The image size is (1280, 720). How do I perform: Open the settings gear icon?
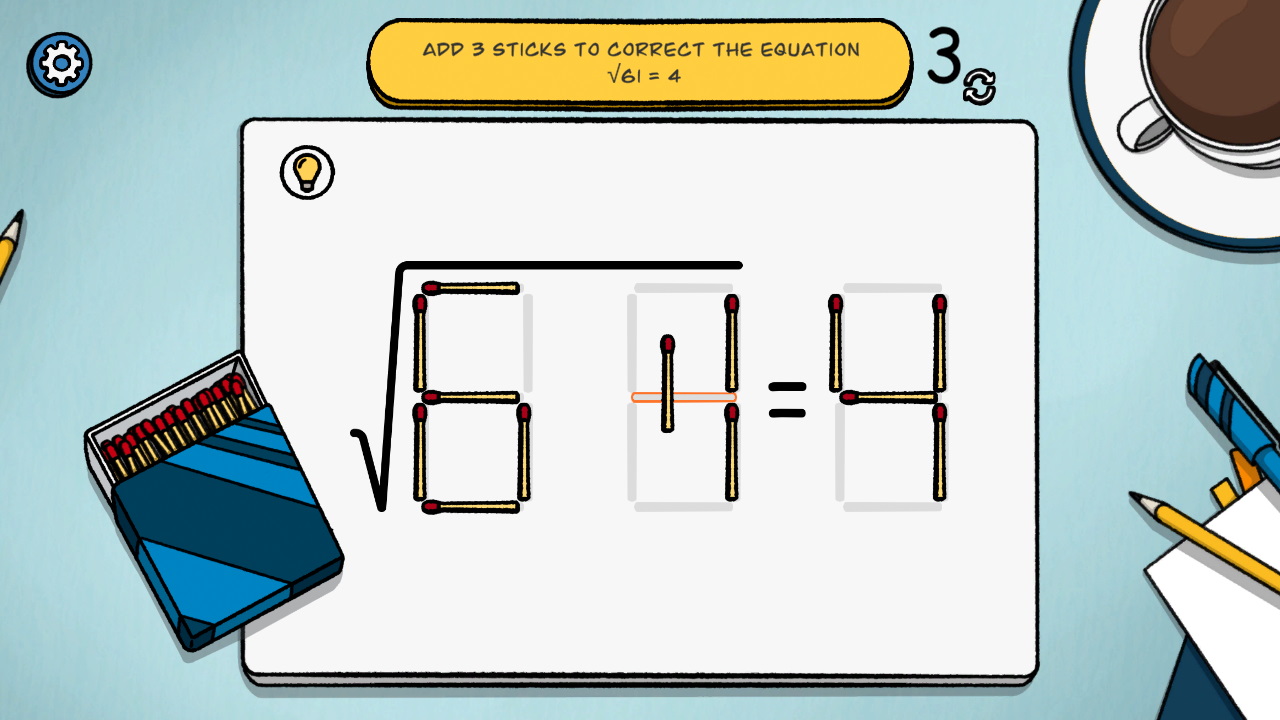point(59,62)
